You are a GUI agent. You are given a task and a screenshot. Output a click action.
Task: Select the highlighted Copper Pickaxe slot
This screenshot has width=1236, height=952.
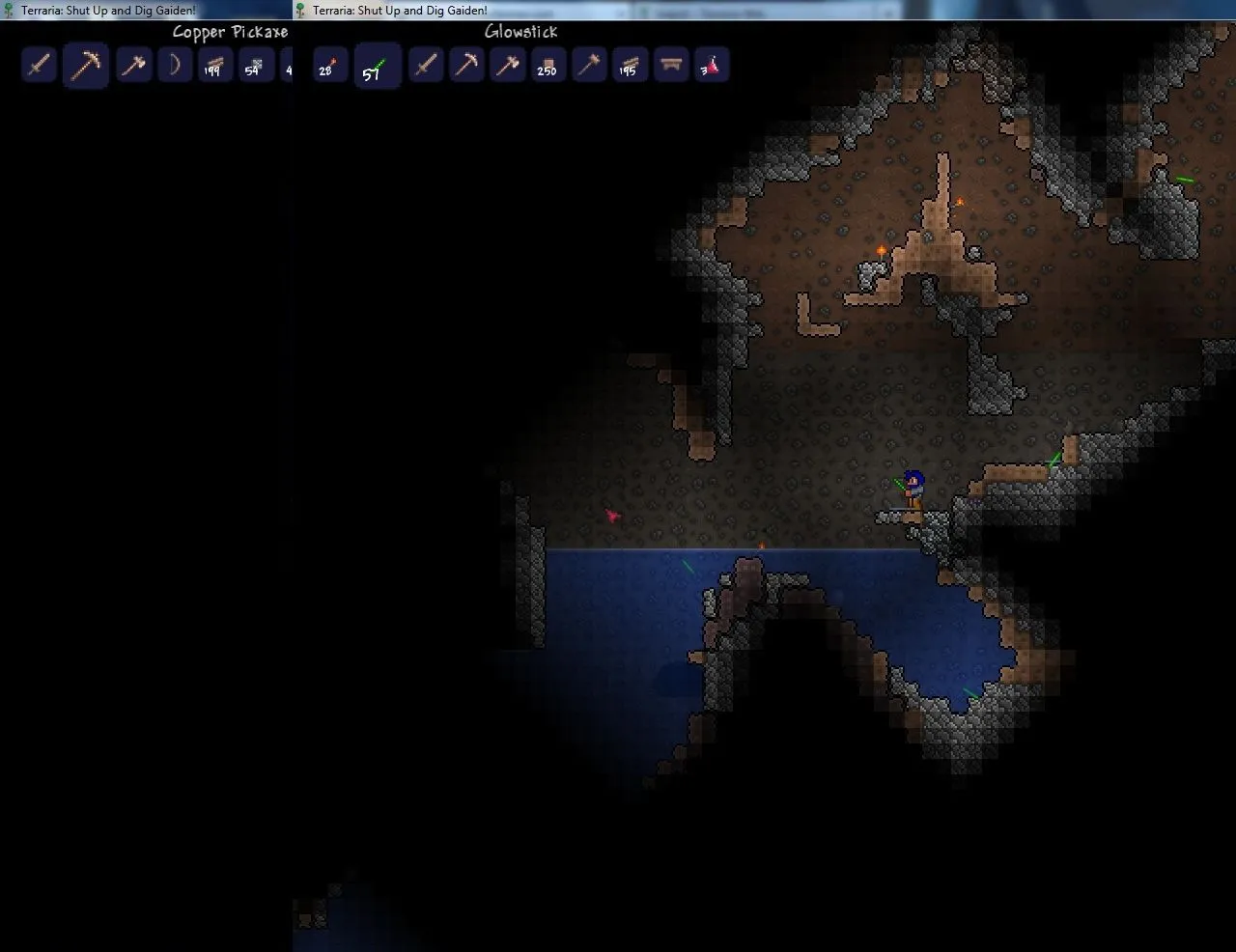[85, 67]
